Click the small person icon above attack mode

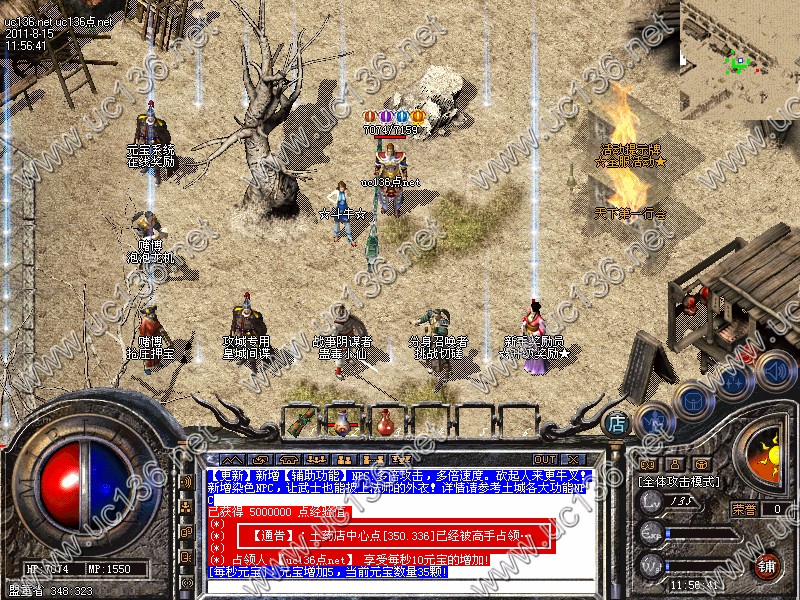[x=674, y=464]
